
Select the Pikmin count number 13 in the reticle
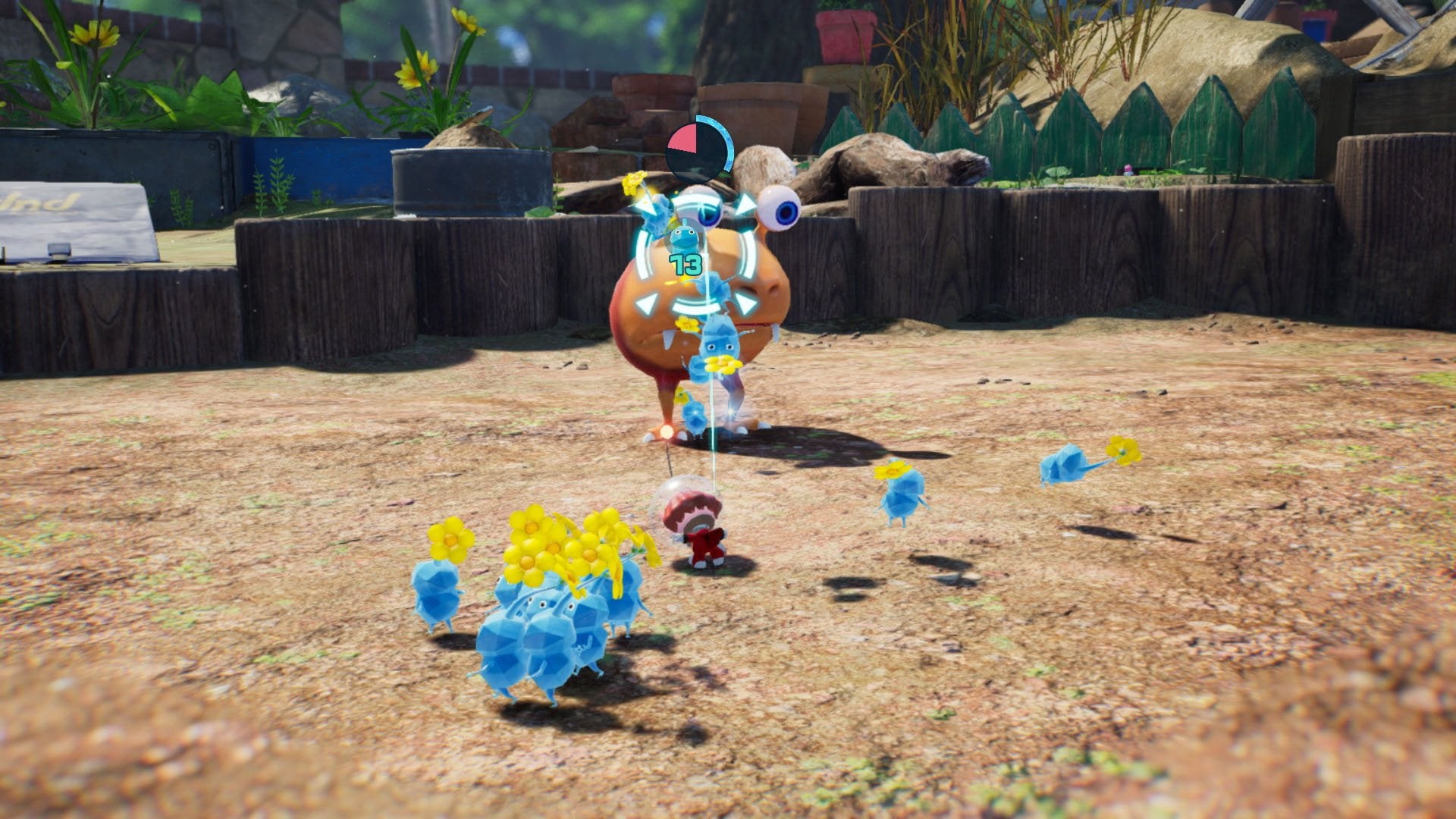687,263
